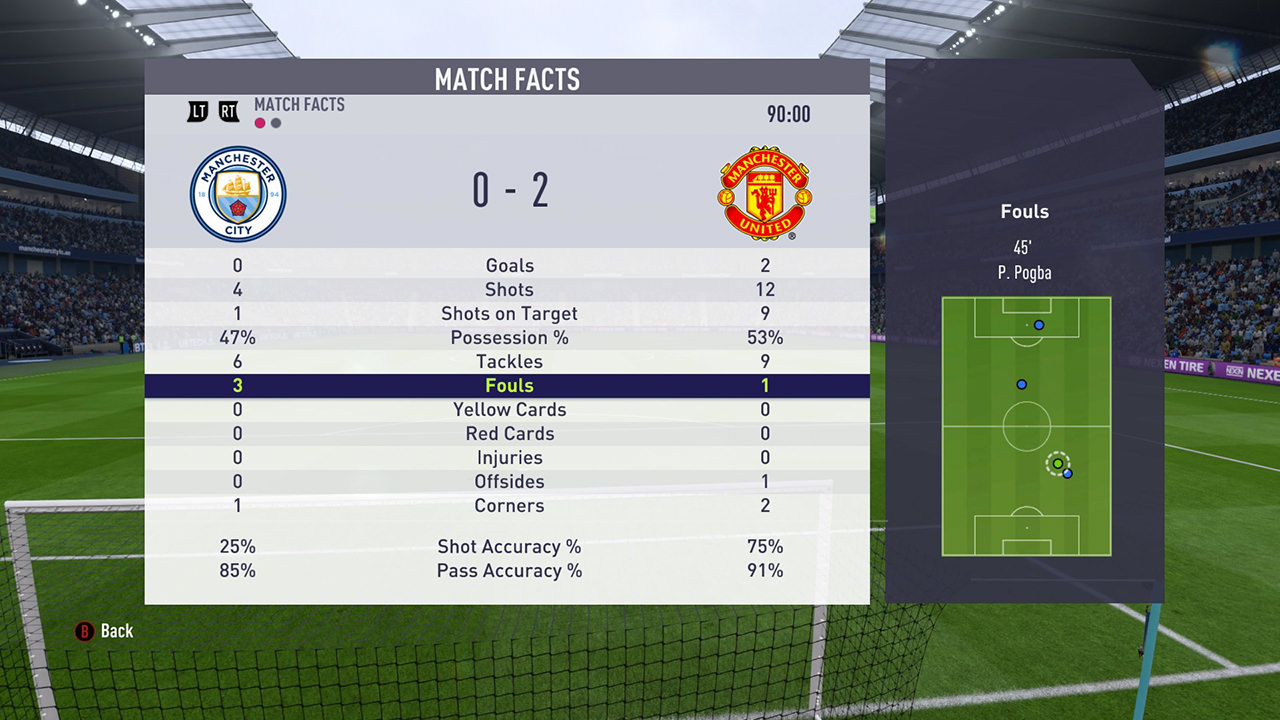Select the blue foul marker by the top penalty arc
The height and width of the screenshot is (720, 1280).
1039,325
